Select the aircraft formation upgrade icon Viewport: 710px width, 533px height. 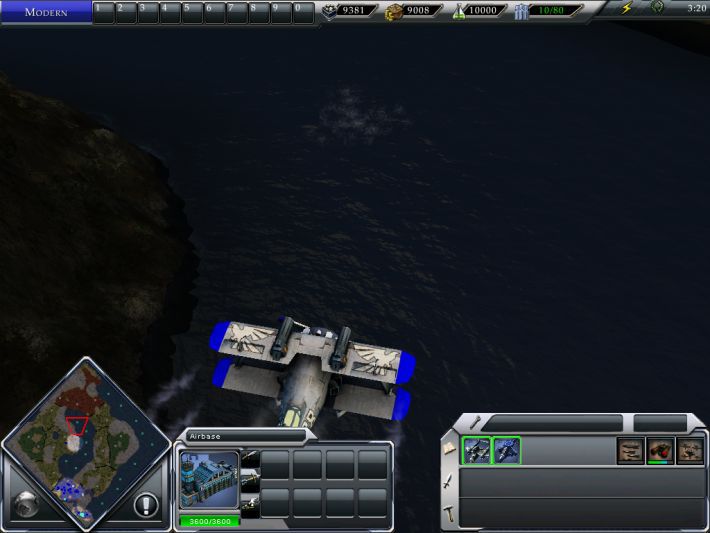tap(631, 451)
